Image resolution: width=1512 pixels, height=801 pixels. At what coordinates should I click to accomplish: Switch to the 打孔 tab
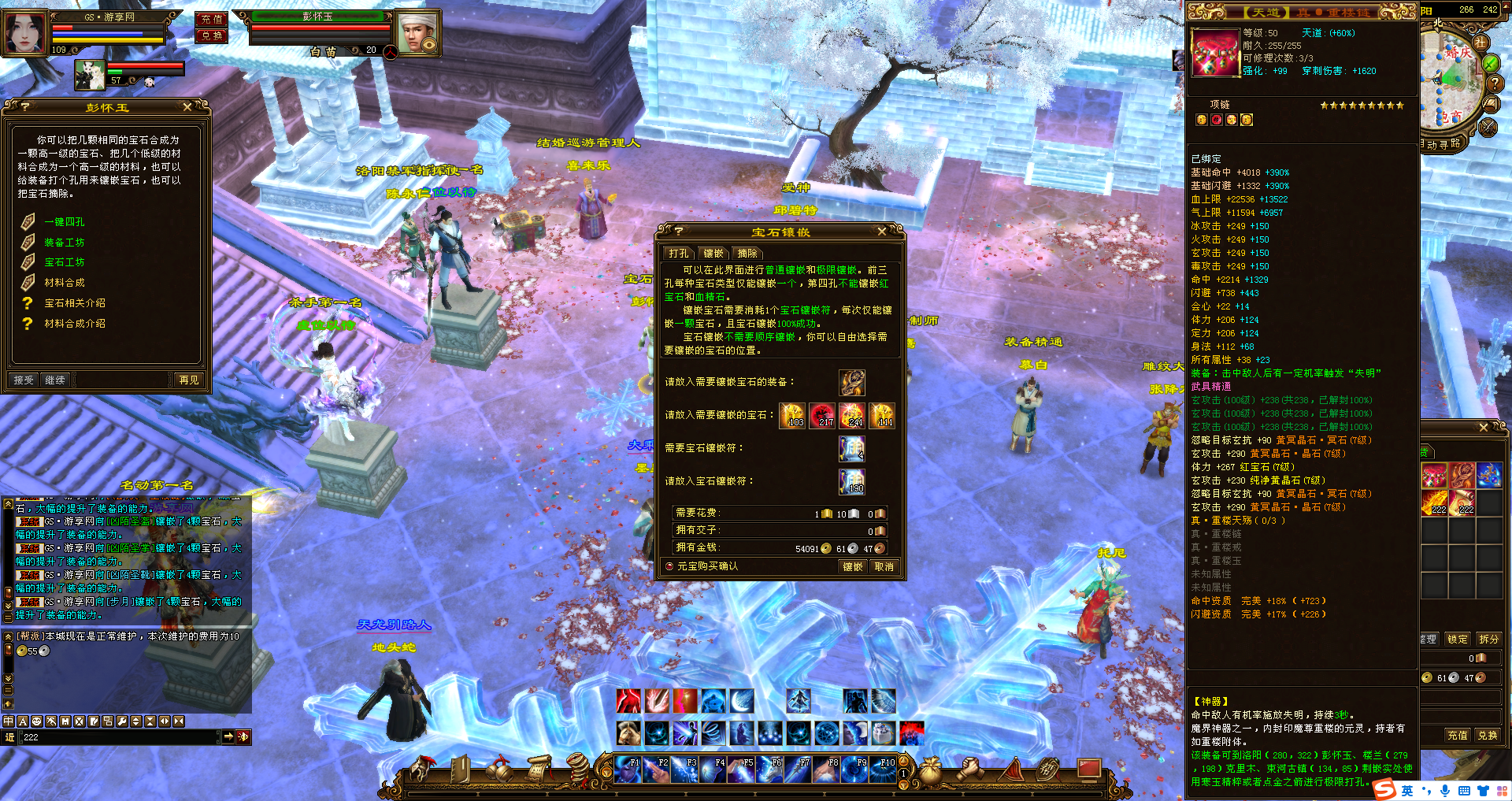678,254
